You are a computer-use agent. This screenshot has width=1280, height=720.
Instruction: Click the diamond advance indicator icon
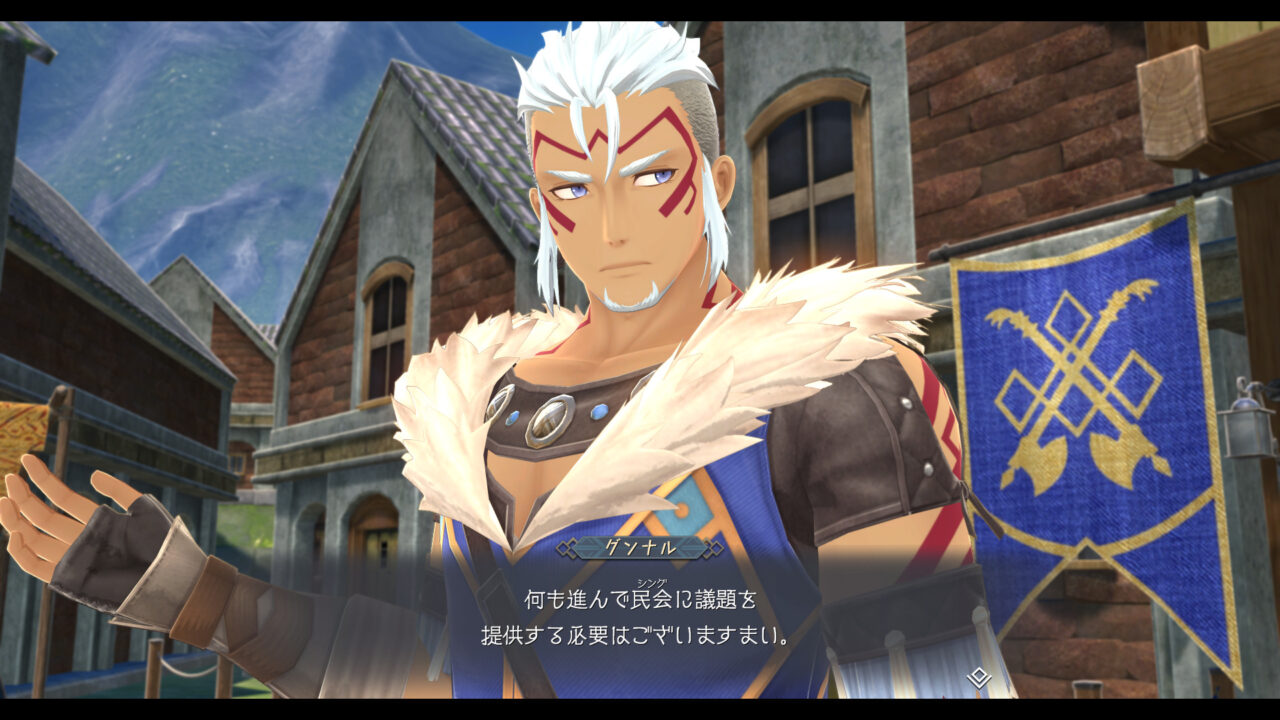pyautogui.click(x=977, y=676)
